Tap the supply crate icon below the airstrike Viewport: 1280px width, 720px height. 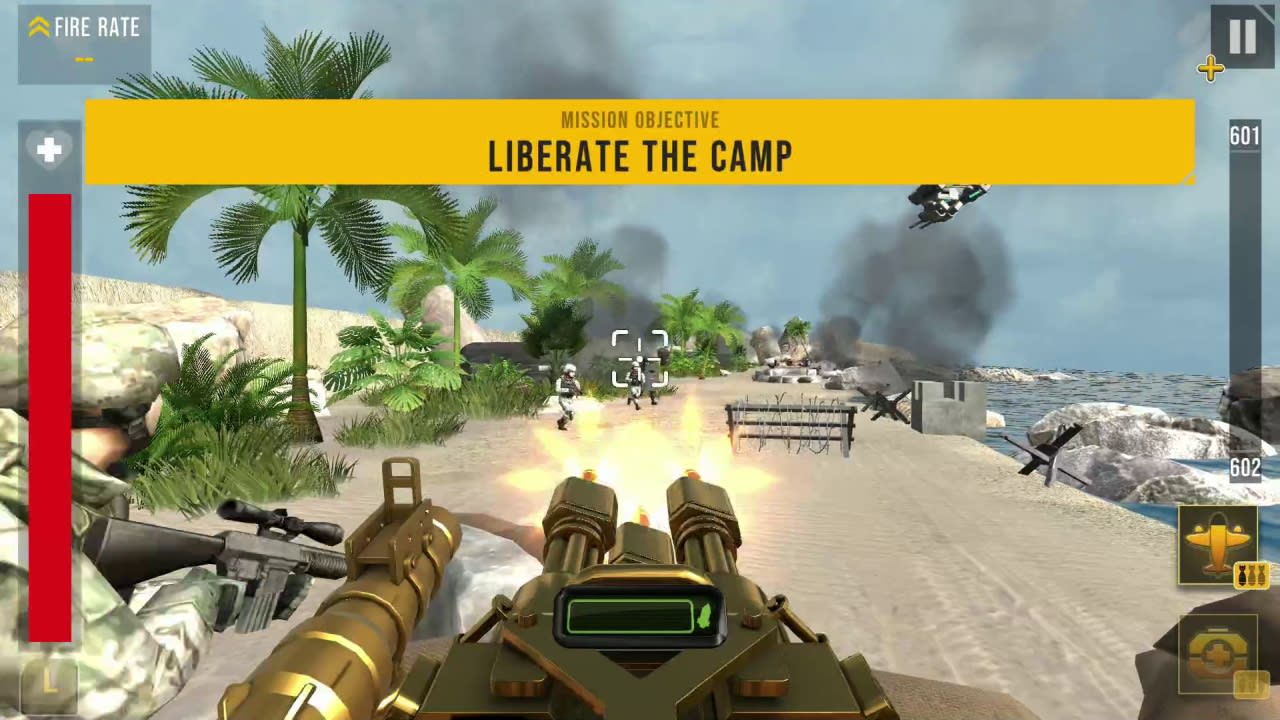tap(1219, 655)
